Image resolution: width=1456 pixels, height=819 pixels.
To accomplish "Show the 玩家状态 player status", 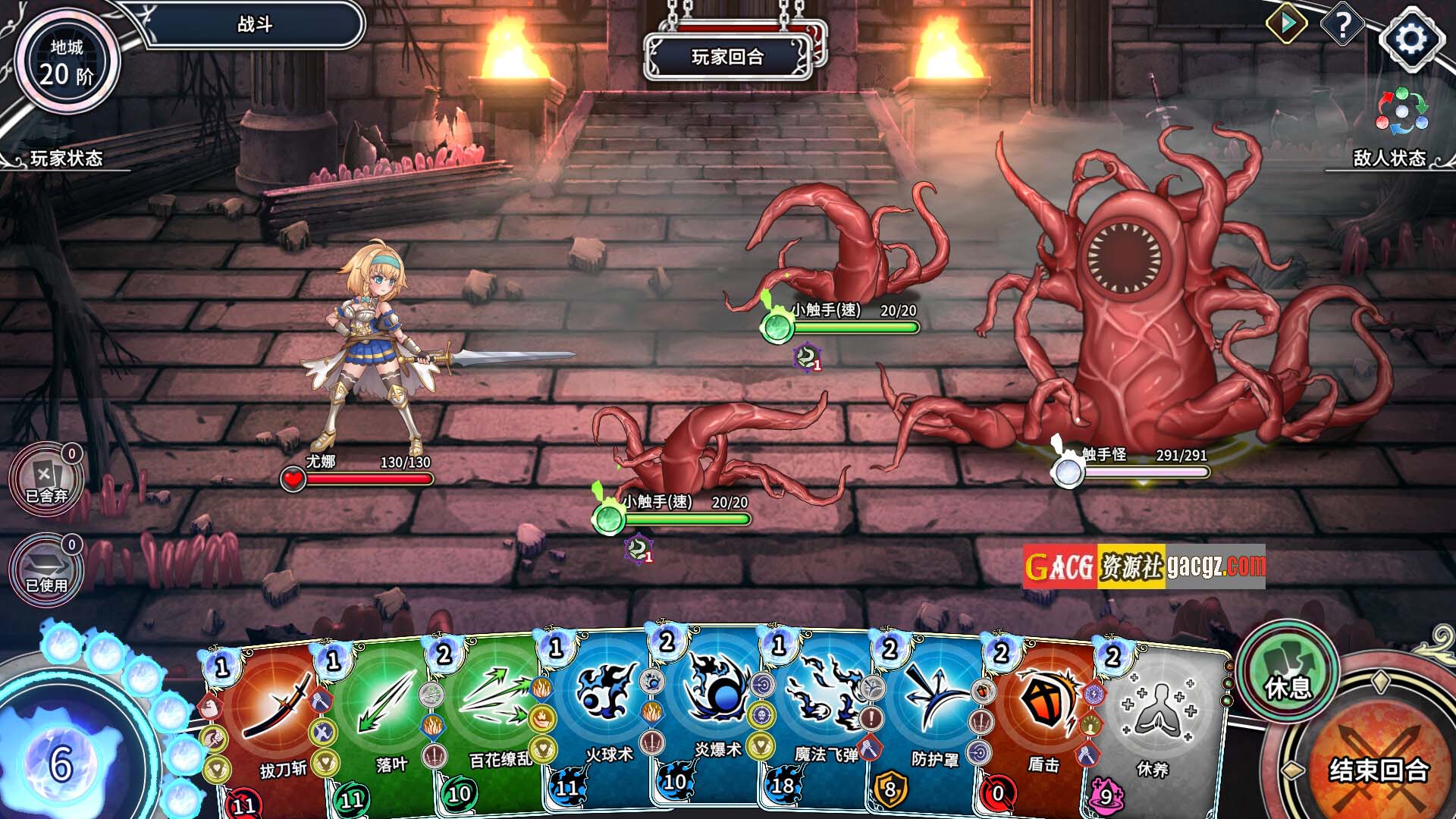I will coord(66,158).
